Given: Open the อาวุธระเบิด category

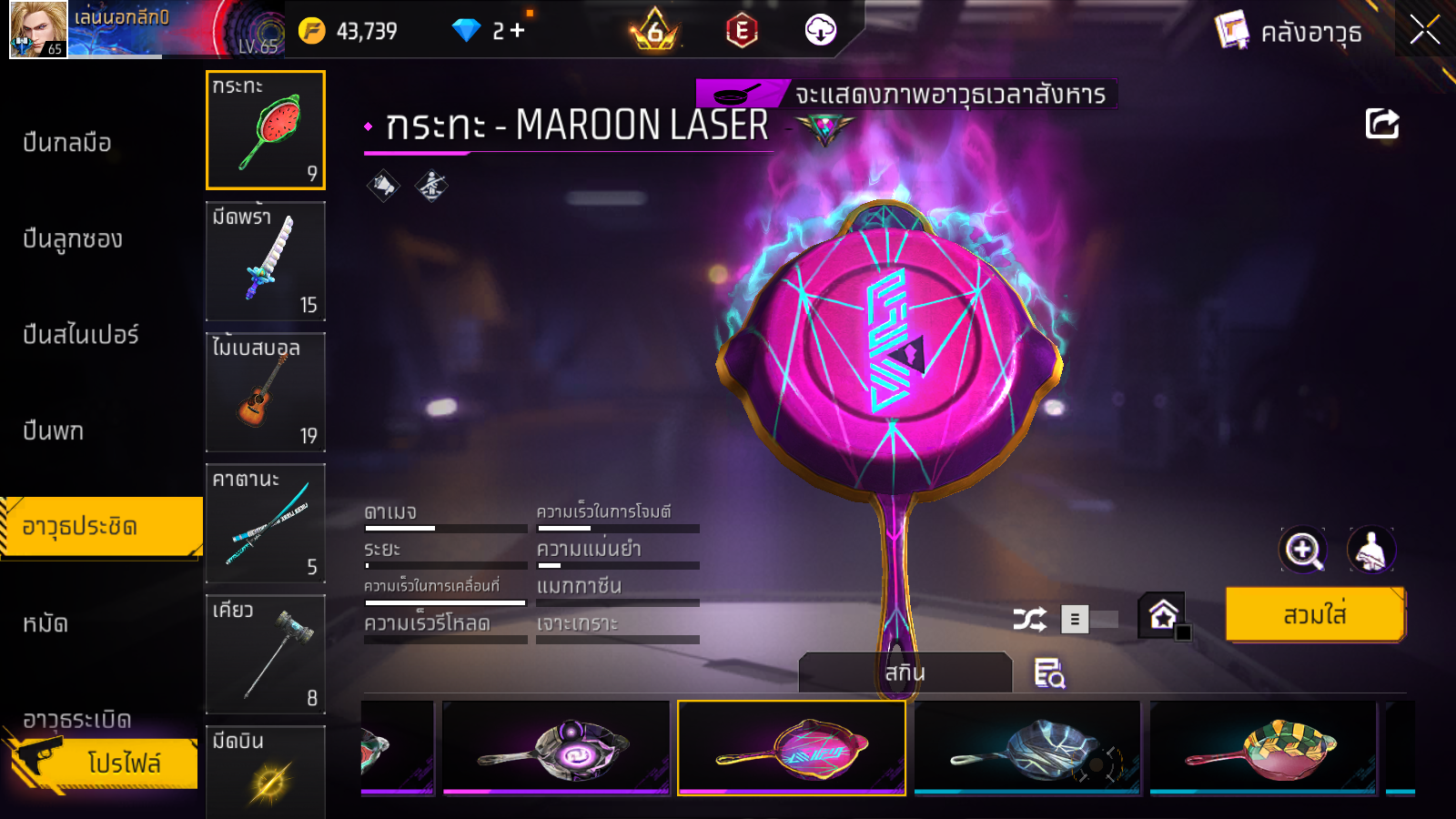Looking at the screenshot, I should [77, 720].
